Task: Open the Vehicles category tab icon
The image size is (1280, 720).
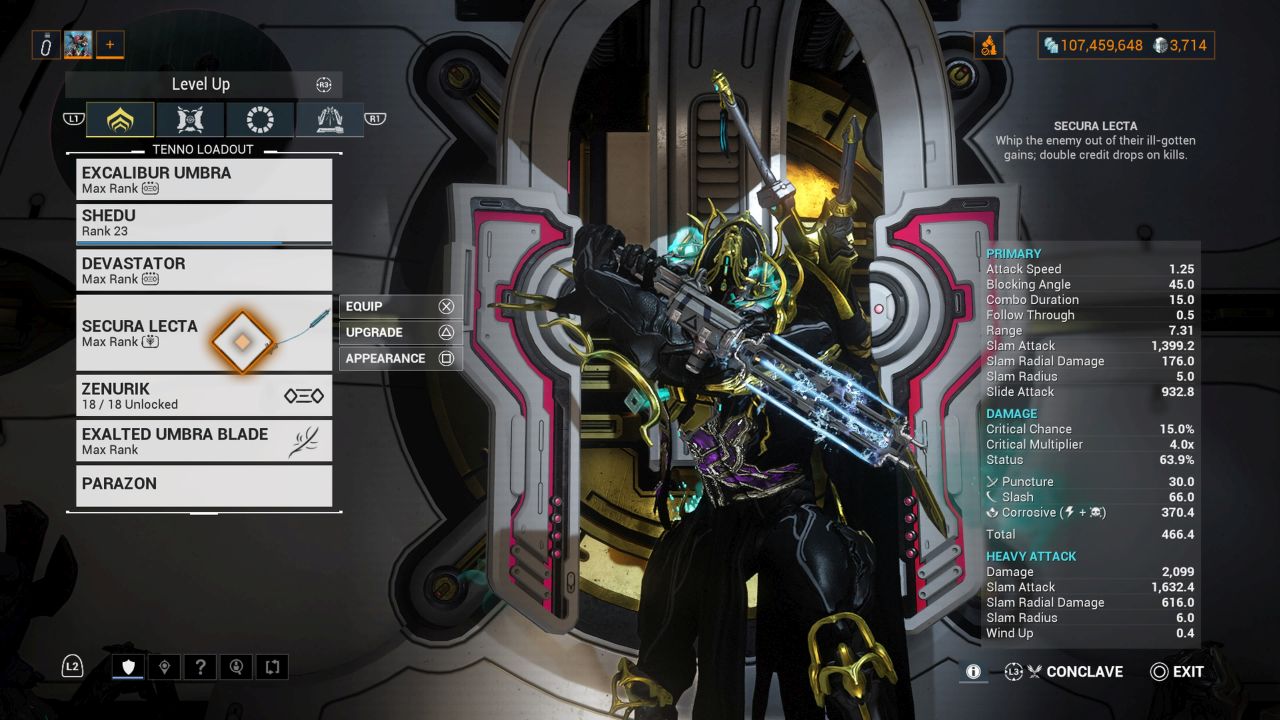Action: click(189, 119)
